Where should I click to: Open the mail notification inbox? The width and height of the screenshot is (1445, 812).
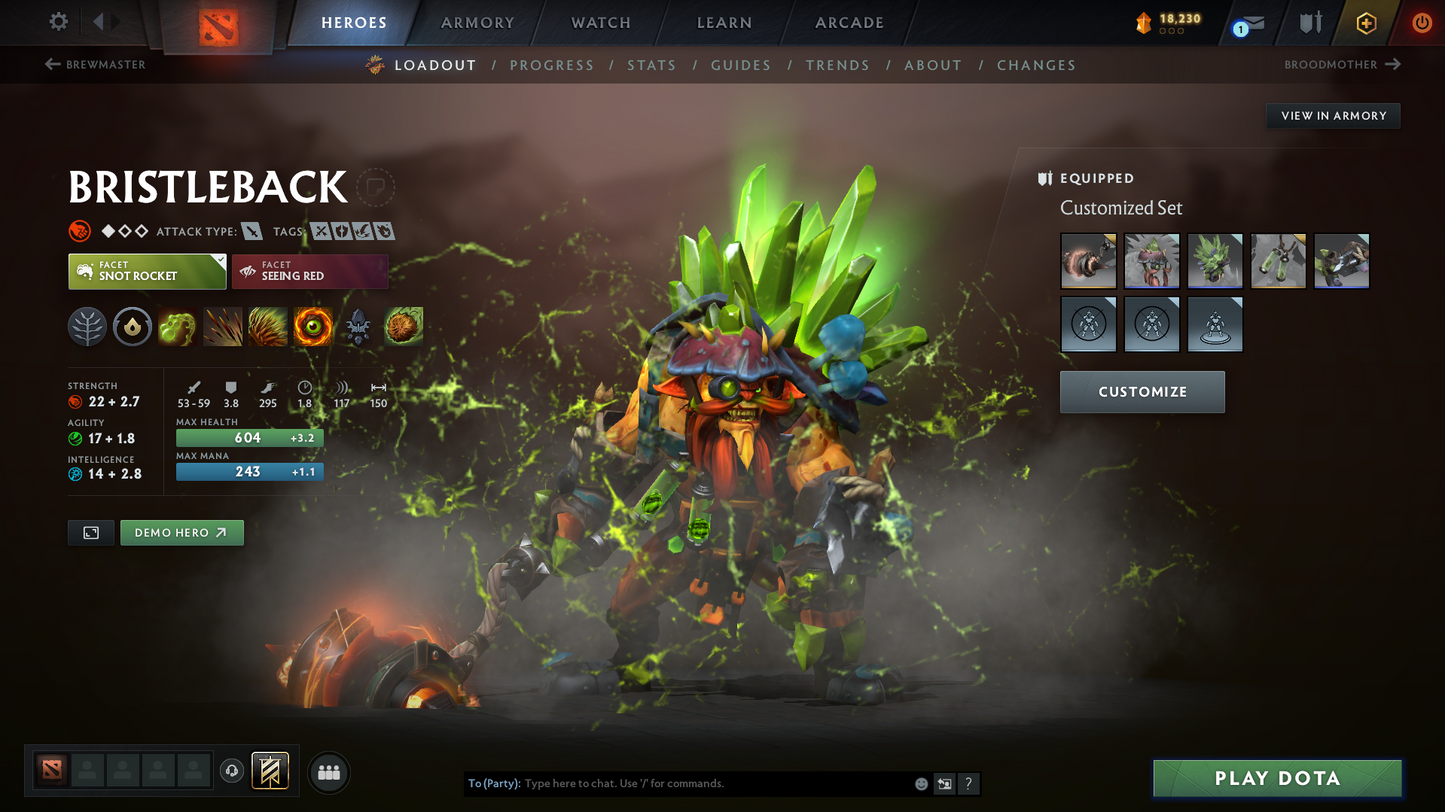coord(1245,24)
